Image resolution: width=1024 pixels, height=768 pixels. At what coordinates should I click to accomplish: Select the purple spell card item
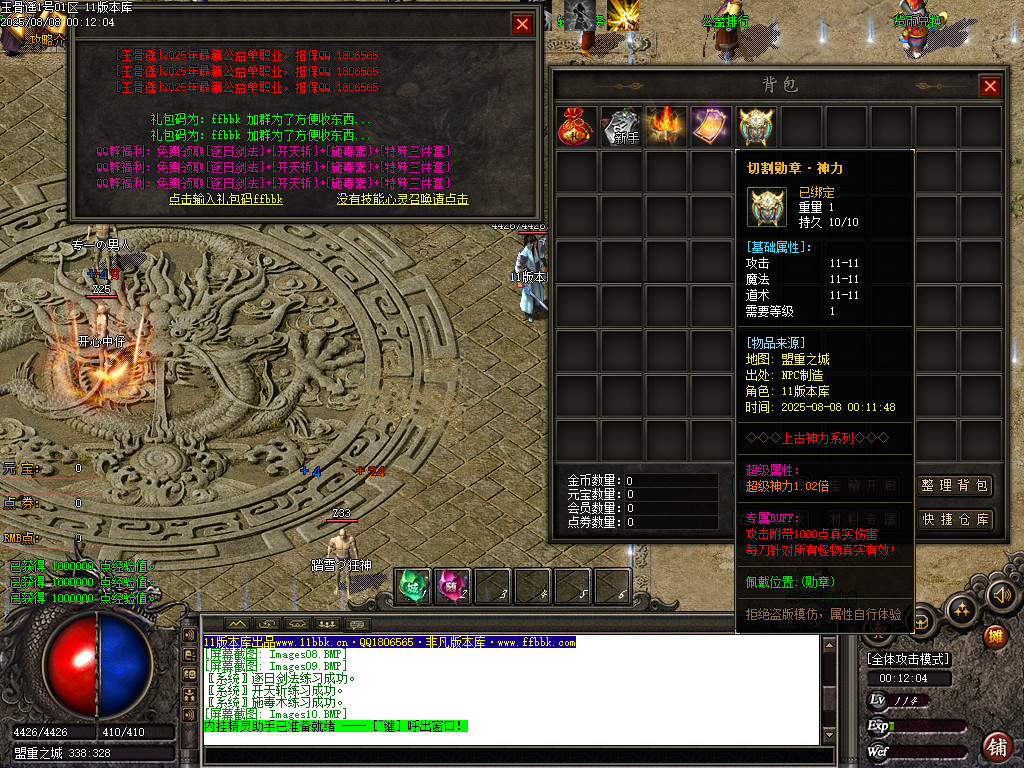[x=711, y=127]
